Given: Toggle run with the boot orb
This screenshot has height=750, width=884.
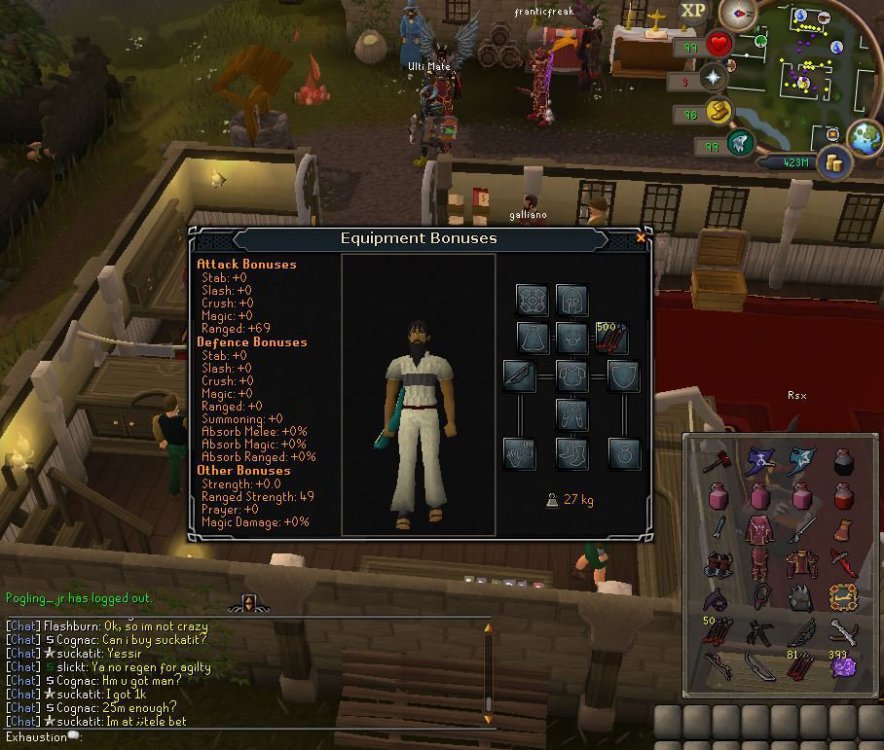Looking at the screenshot, I should [x=718, y=111].
